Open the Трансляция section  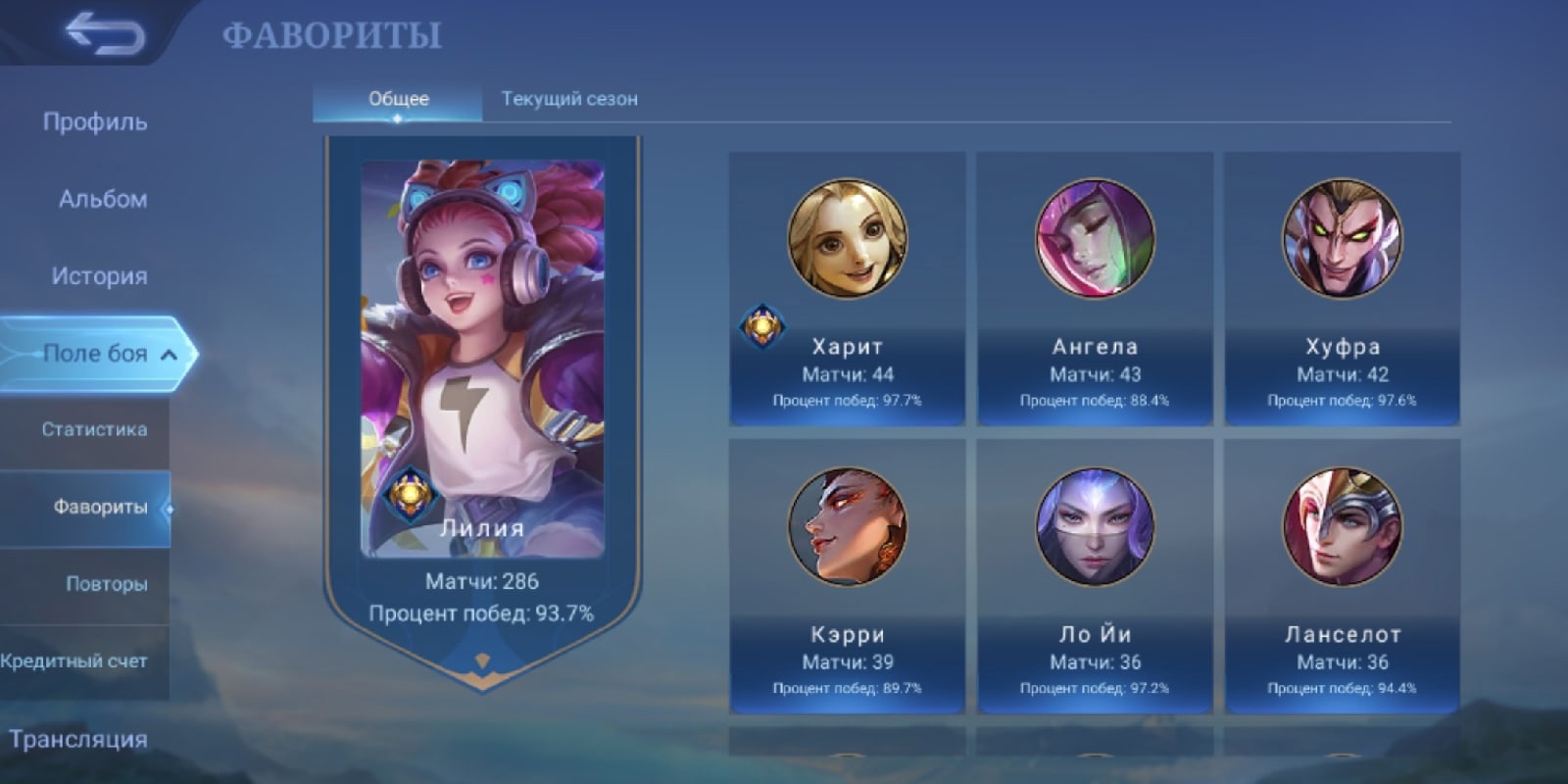coord(78,739)
